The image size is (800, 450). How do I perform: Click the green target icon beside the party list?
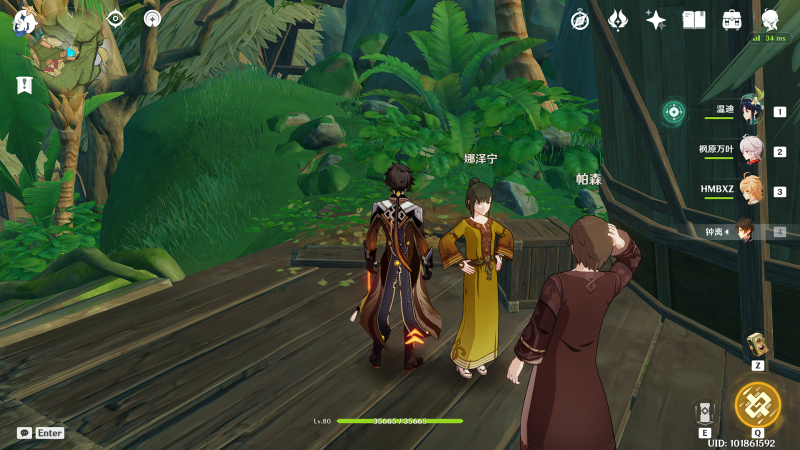pos(674,110)
